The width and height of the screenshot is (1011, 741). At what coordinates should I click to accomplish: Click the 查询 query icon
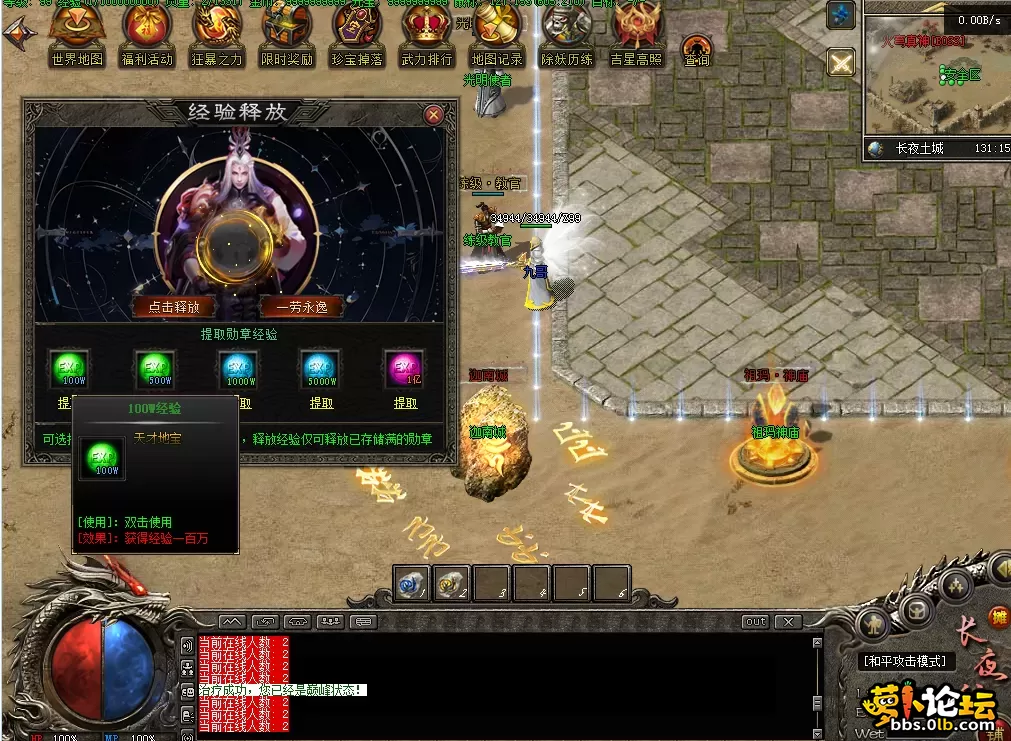pos(697,48)
